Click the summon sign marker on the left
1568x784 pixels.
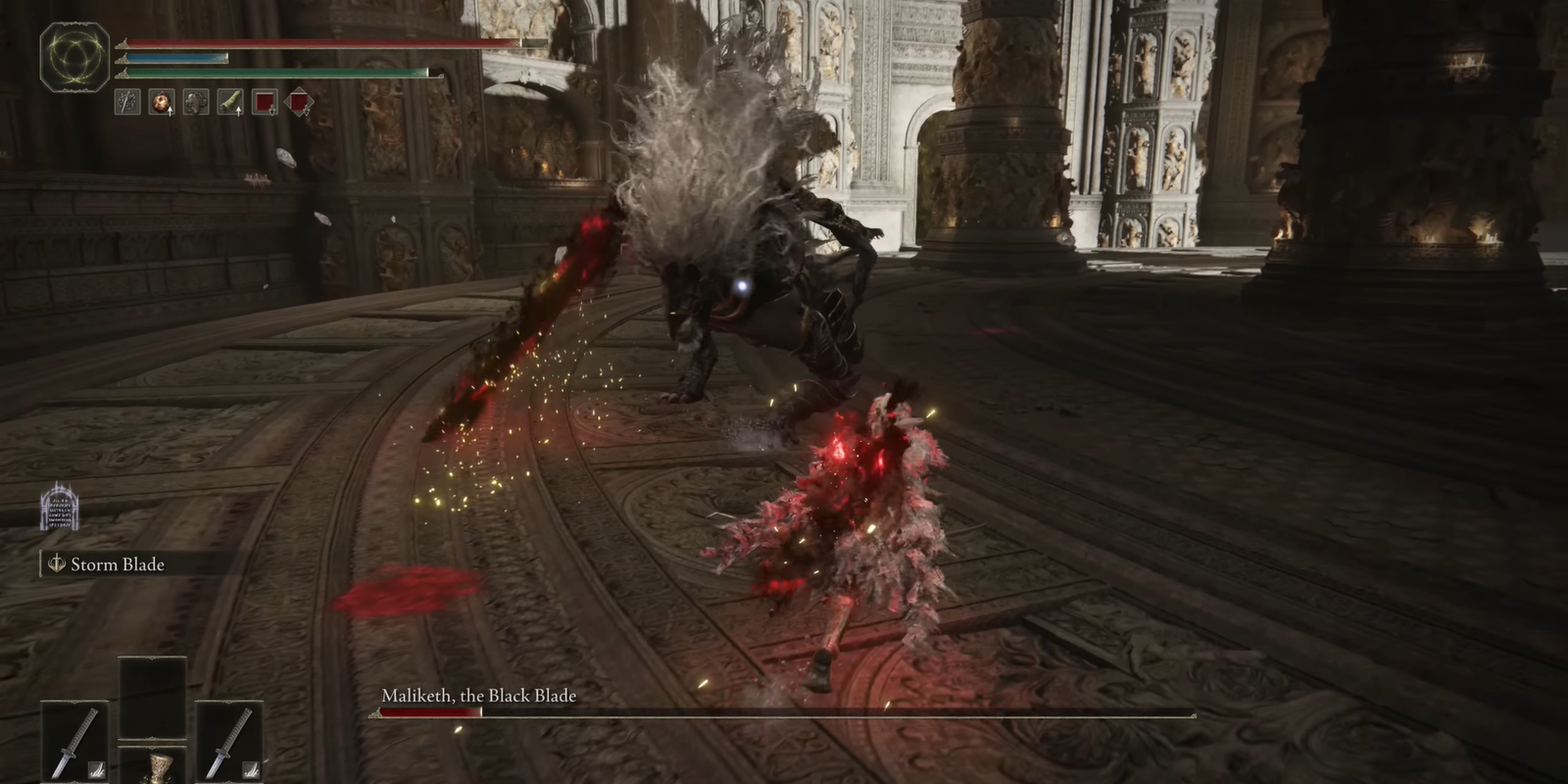pyautogui.click(x=59, y=511)
